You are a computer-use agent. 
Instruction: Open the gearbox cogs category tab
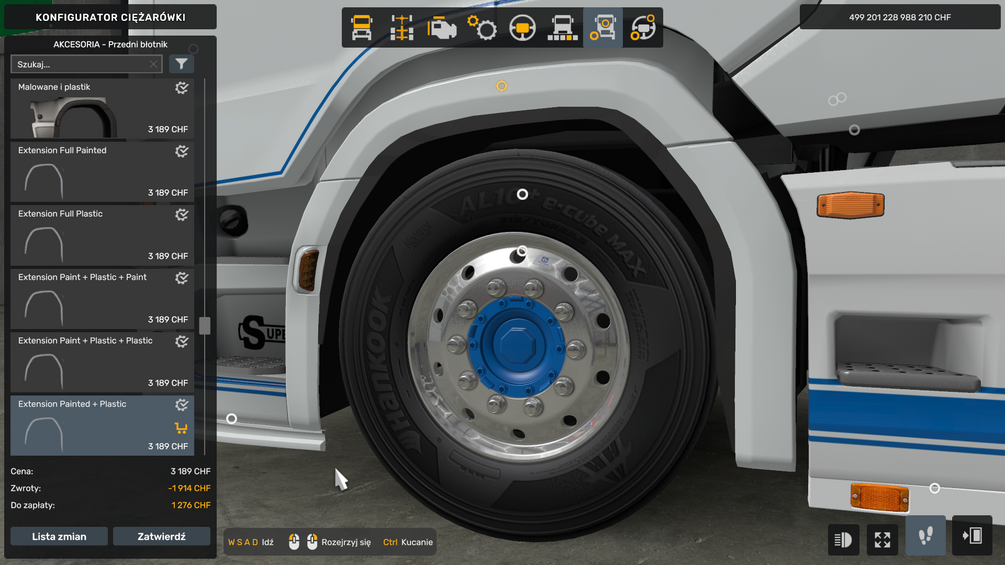point(483,28)
